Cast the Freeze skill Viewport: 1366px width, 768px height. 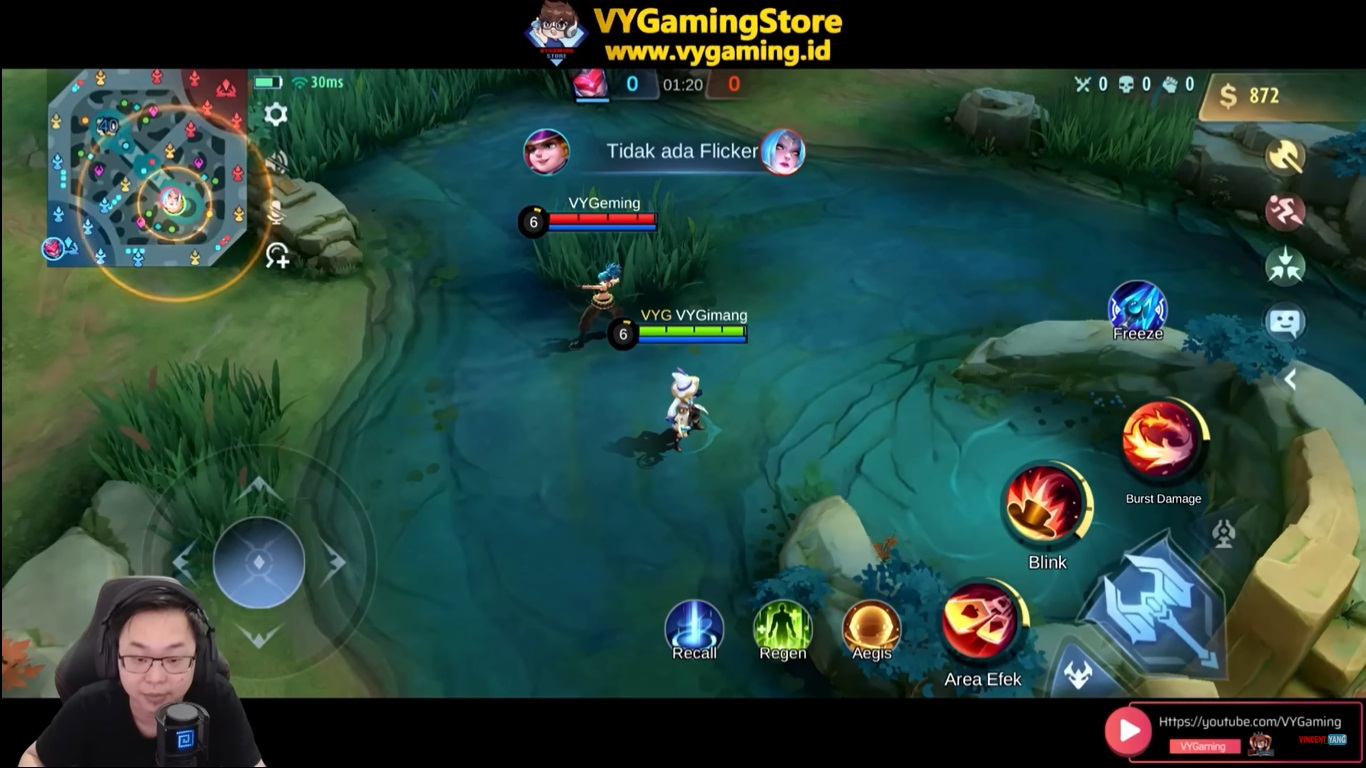coord(1138,305)
